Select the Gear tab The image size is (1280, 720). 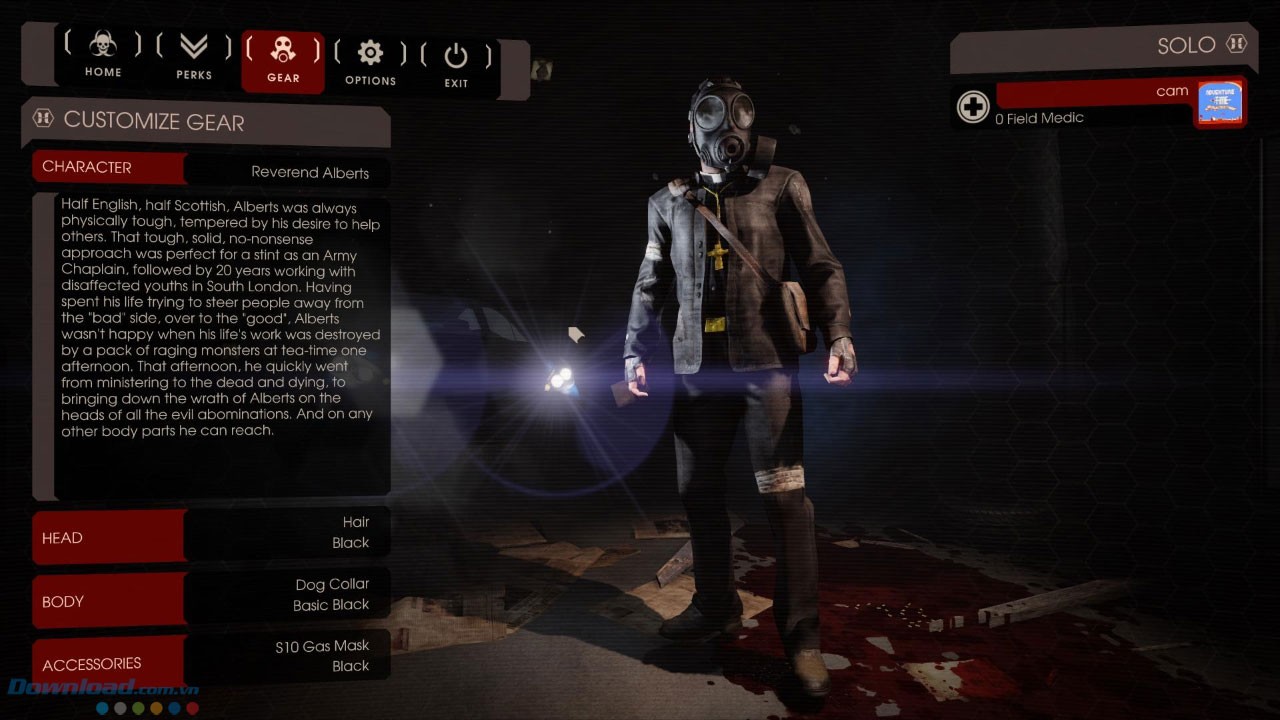point(283,59)
